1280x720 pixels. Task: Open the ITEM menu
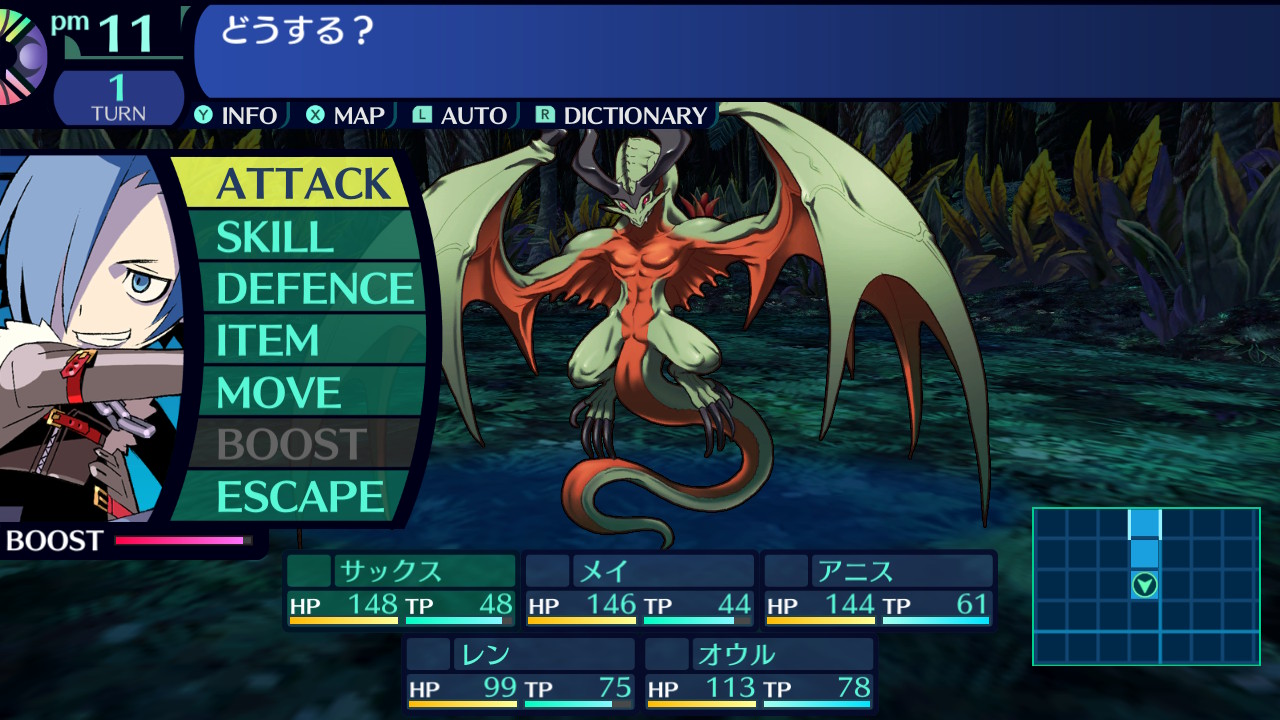(x=267, y=341)
